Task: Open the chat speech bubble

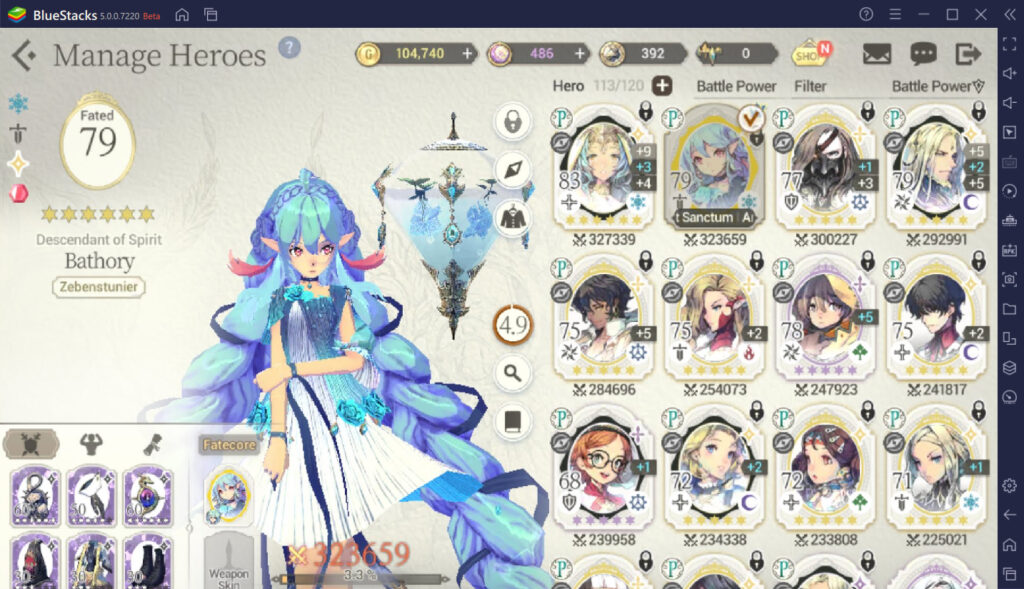Action: pos(923,54)
